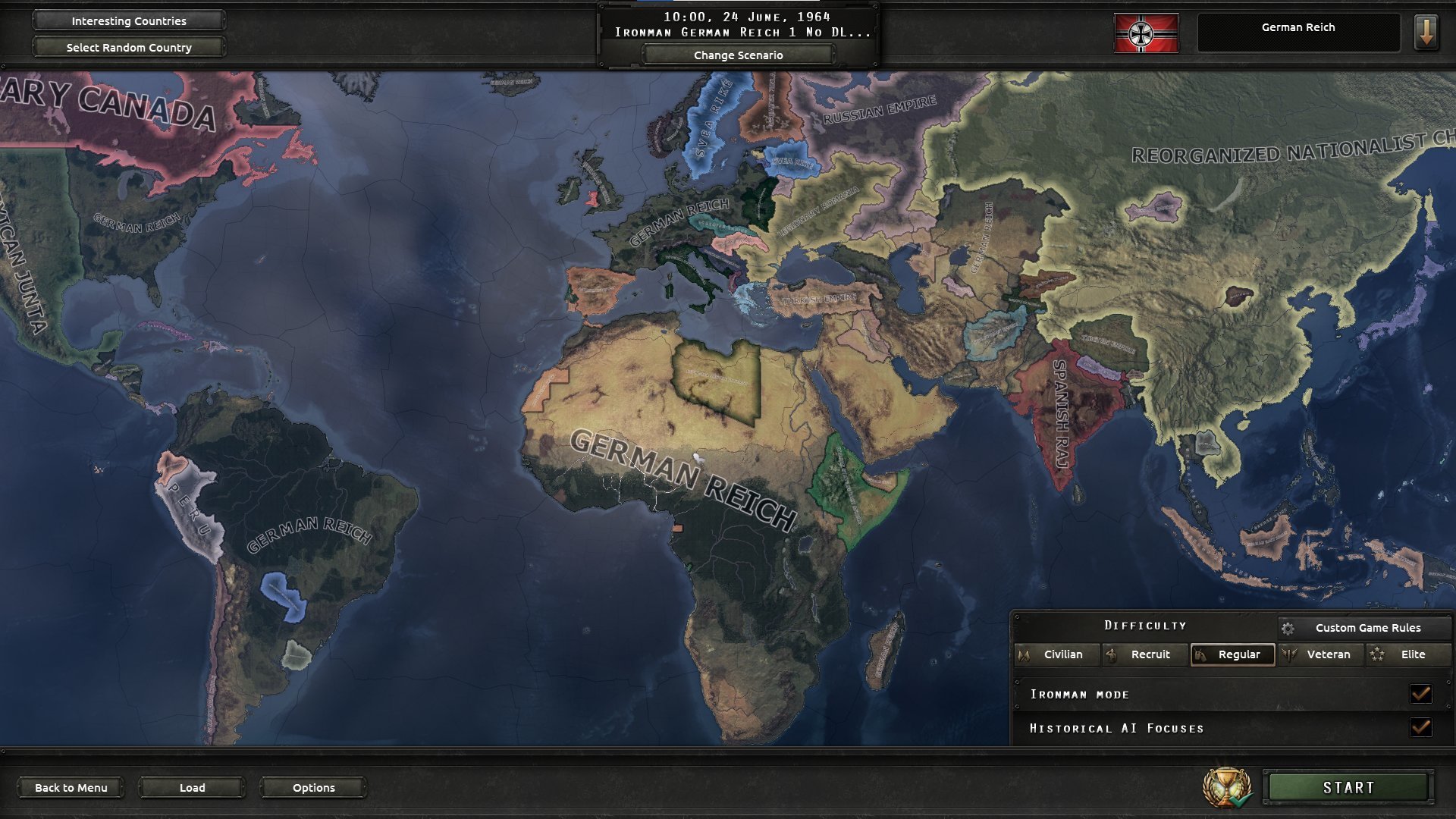Start the game
Viewport: 1456px width, 819px height.
pos(1348,788)
